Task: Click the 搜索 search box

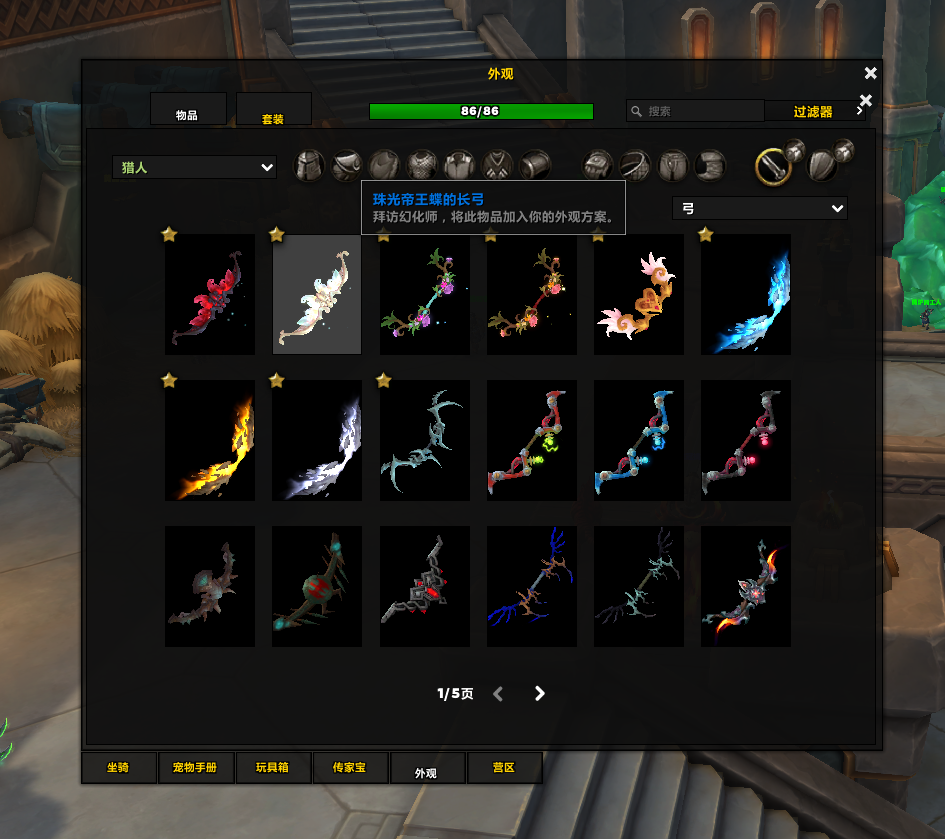Action: pyautogui.click(x=700, y=111)
